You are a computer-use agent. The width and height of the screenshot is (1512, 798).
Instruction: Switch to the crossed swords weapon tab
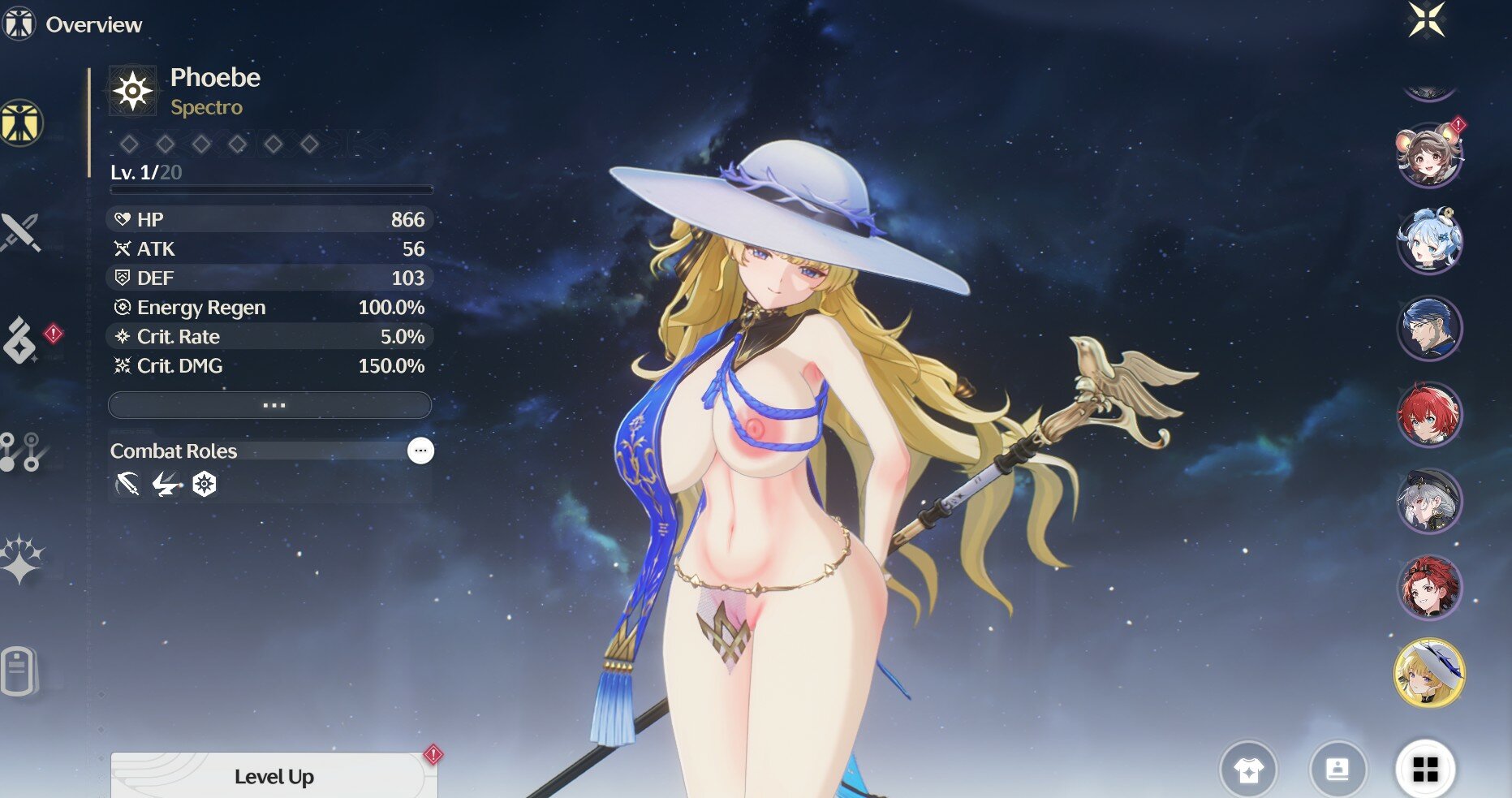[x=20, y=233]
